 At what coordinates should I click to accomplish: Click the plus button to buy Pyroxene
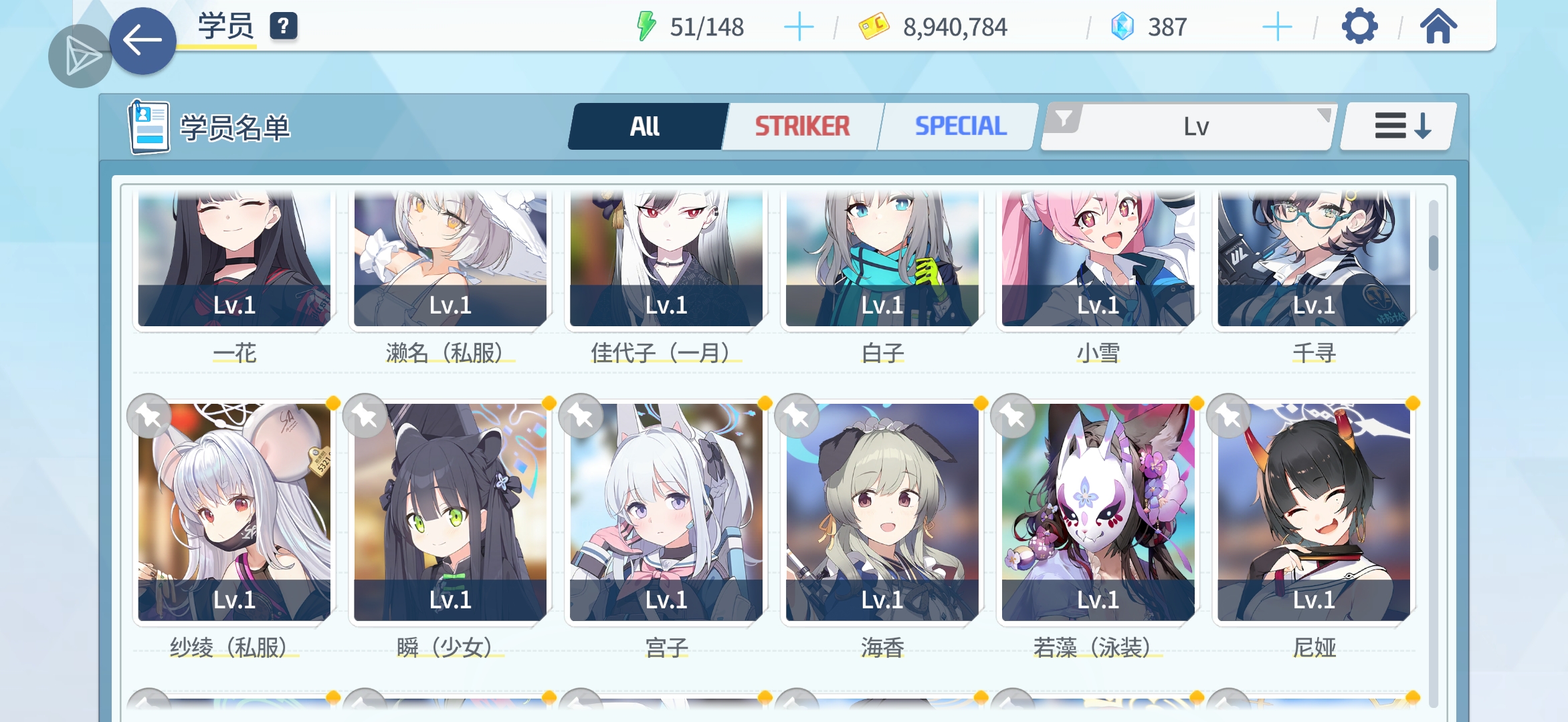click(1276, 27)
